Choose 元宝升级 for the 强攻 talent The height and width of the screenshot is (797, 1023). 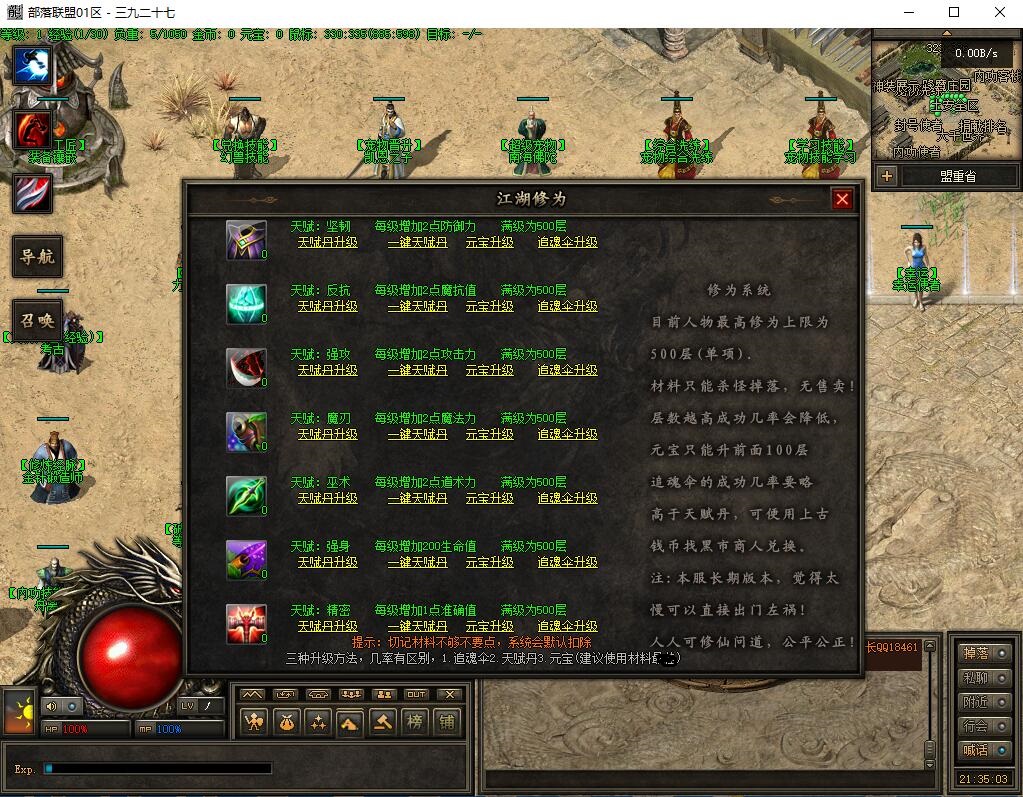tap(490, 370)
